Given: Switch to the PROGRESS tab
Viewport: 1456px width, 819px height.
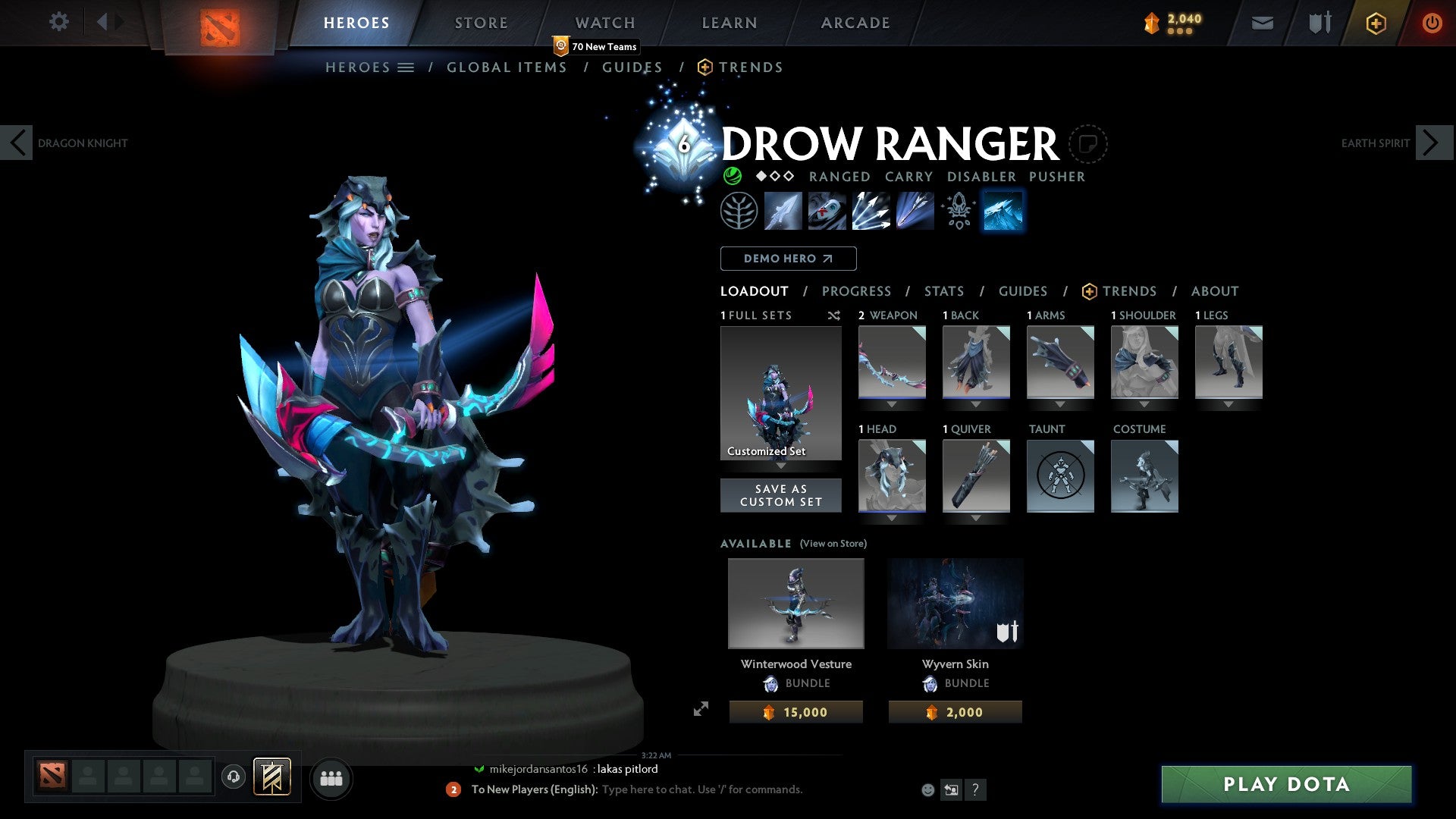Looking at the screenshot, I should click(857, 291).
